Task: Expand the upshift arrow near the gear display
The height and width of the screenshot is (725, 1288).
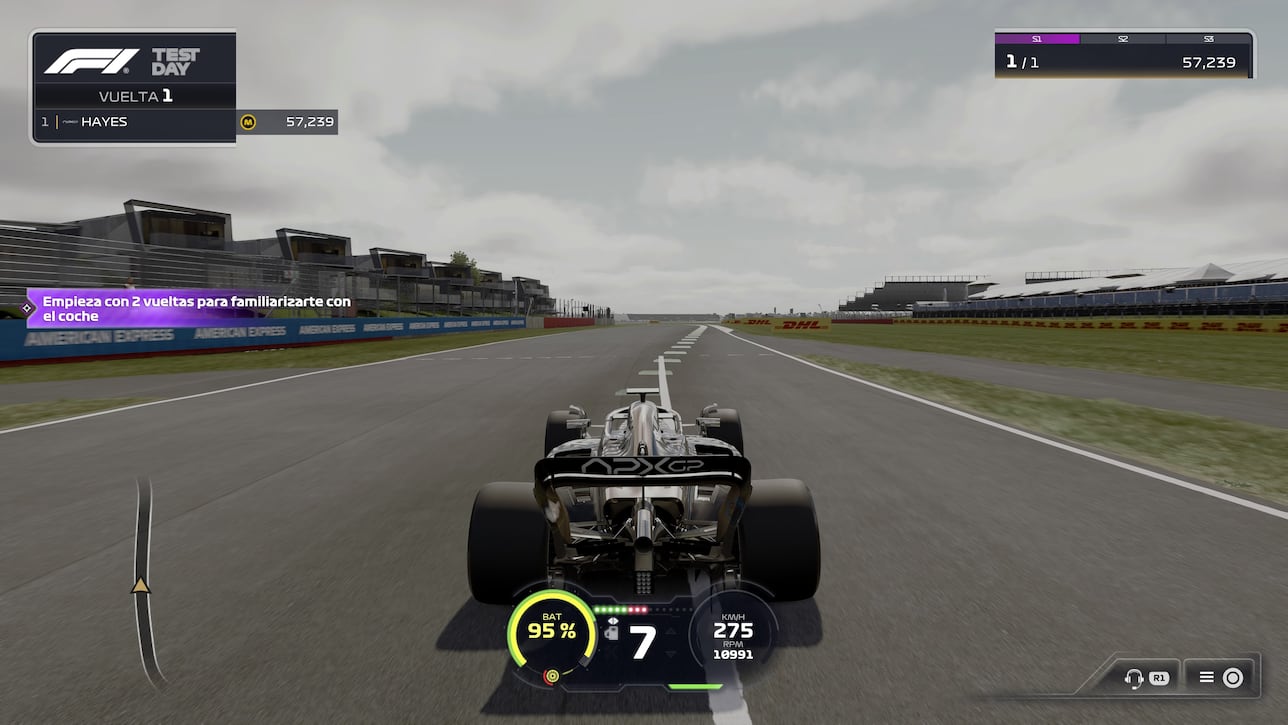Action: point(671,632)
